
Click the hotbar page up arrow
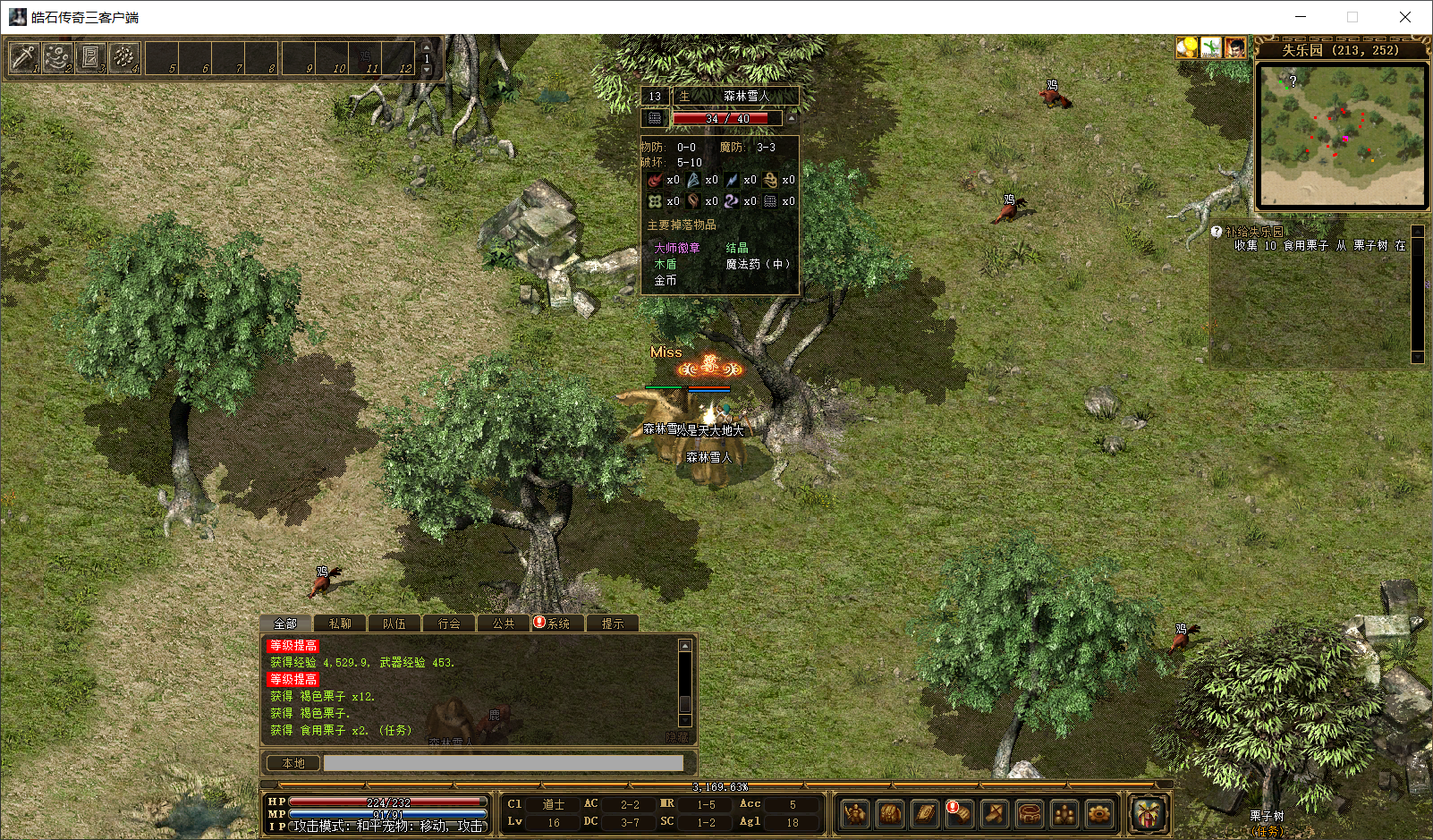click(x=427, y=47)
